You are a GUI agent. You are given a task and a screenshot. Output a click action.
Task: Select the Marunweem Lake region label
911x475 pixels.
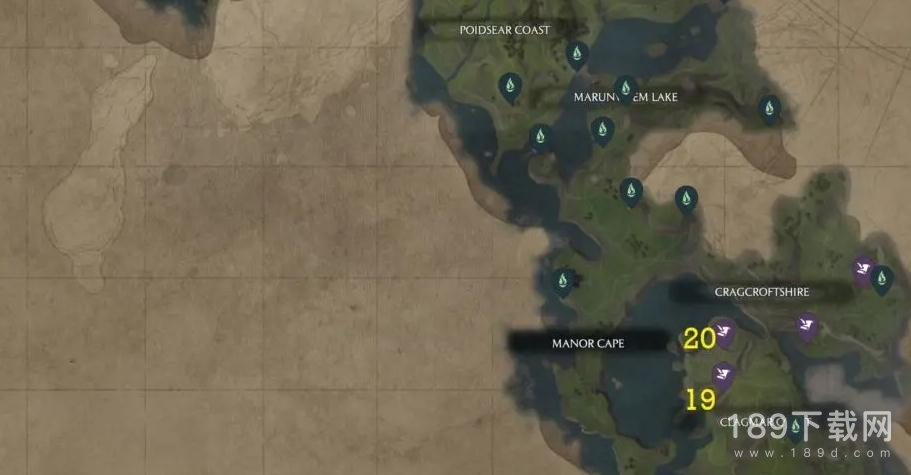(x=625, y=97)
